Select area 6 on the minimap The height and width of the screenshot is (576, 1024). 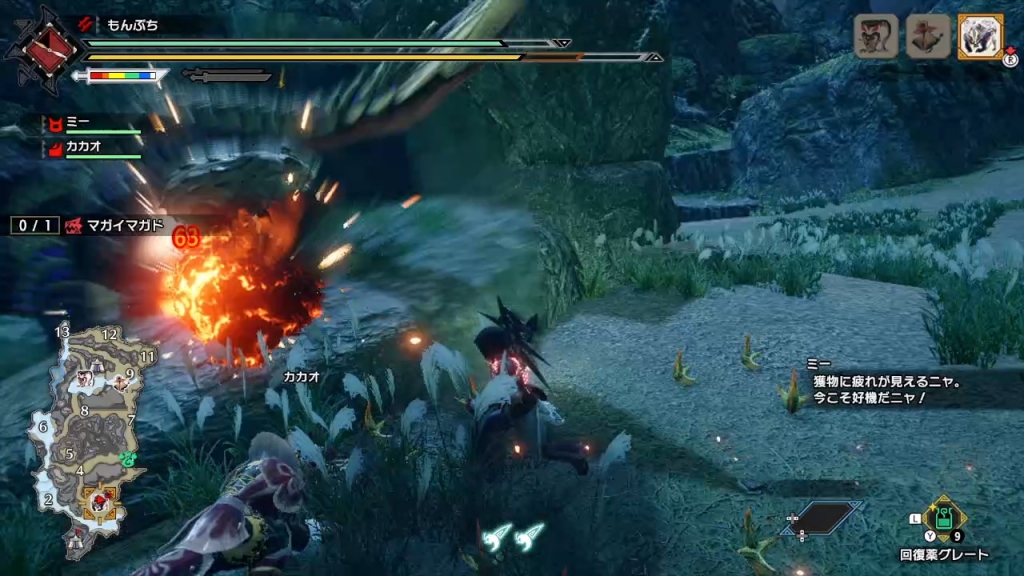[x=42, y=426]
